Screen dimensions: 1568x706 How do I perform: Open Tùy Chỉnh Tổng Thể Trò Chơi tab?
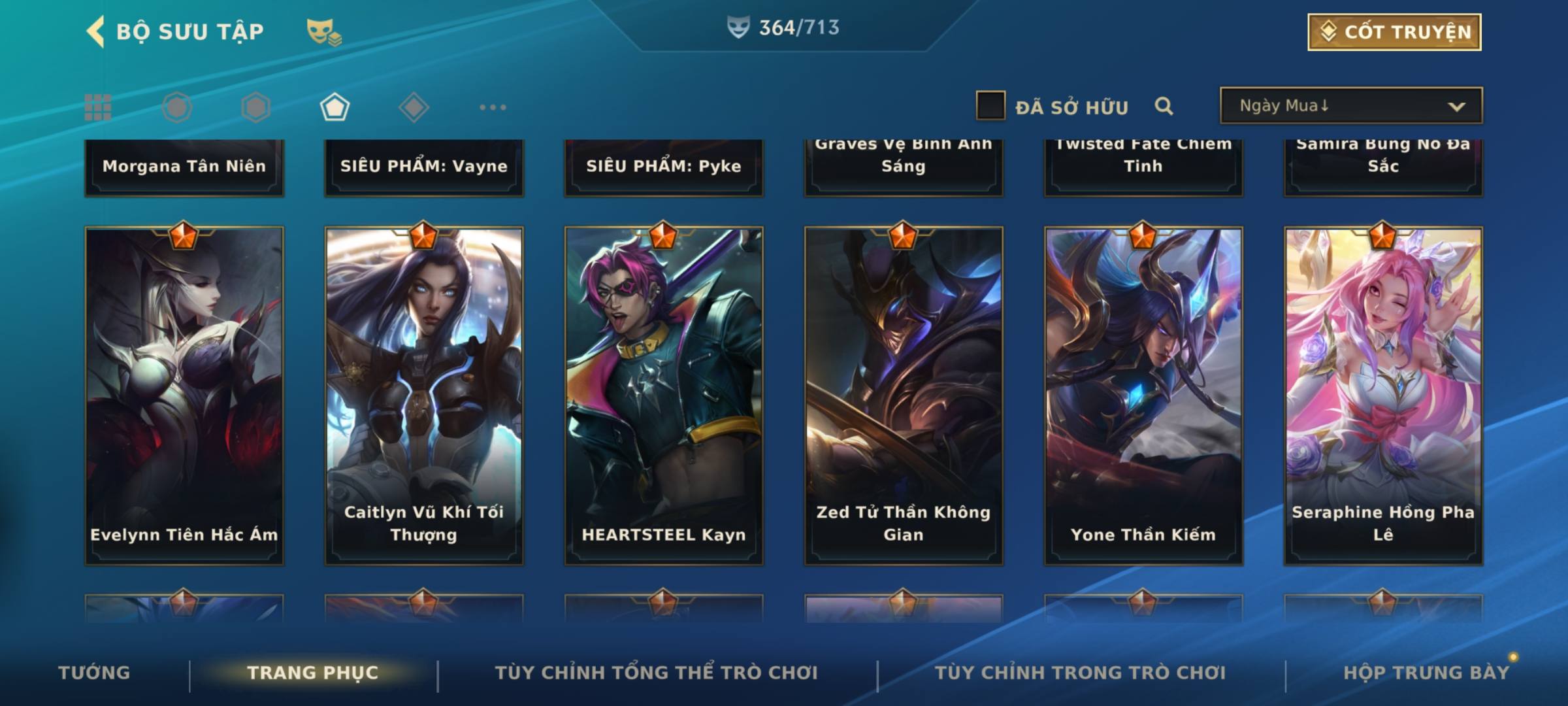656,673
